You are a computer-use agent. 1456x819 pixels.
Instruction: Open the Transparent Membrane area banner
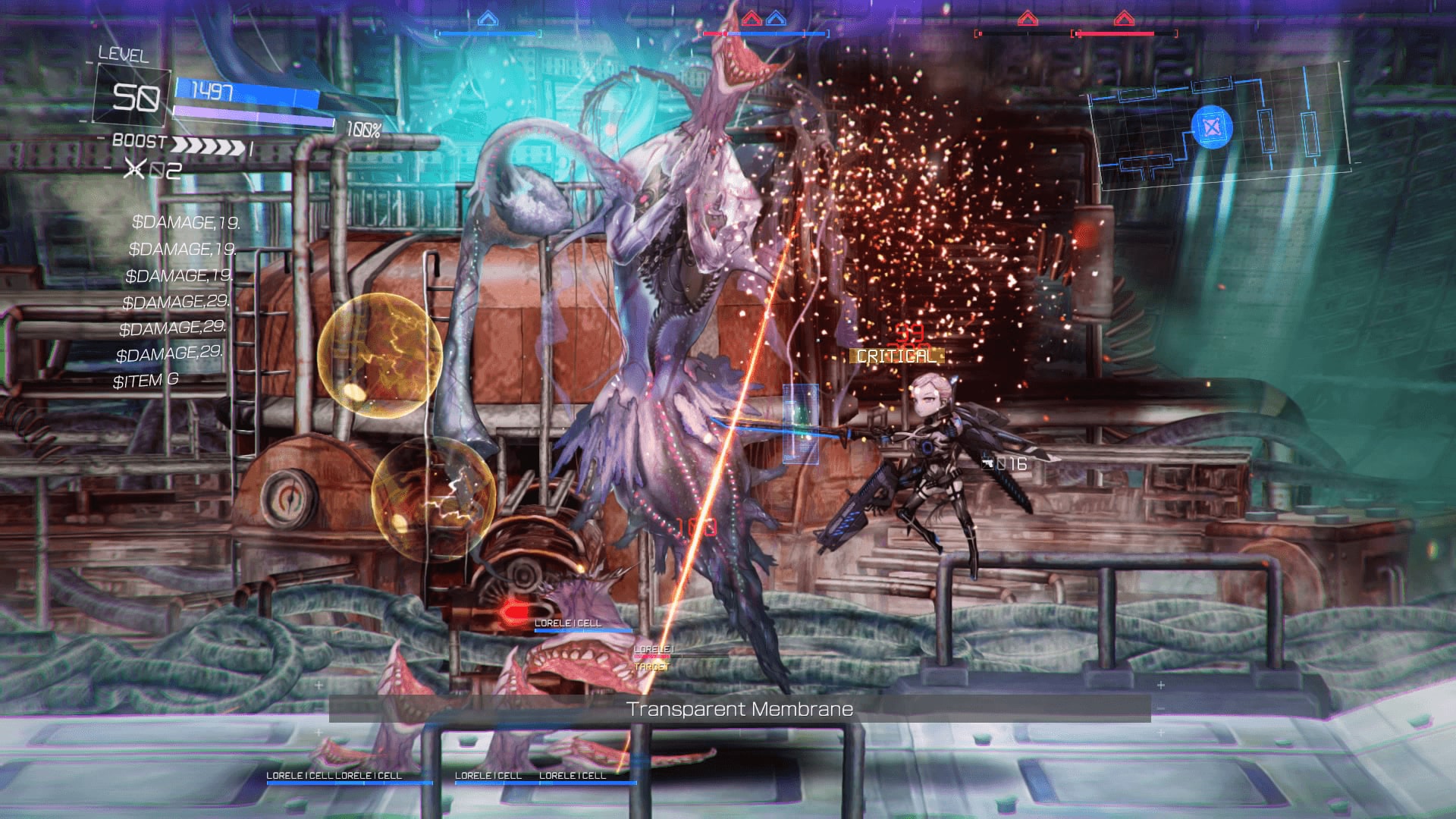point(741,709)
